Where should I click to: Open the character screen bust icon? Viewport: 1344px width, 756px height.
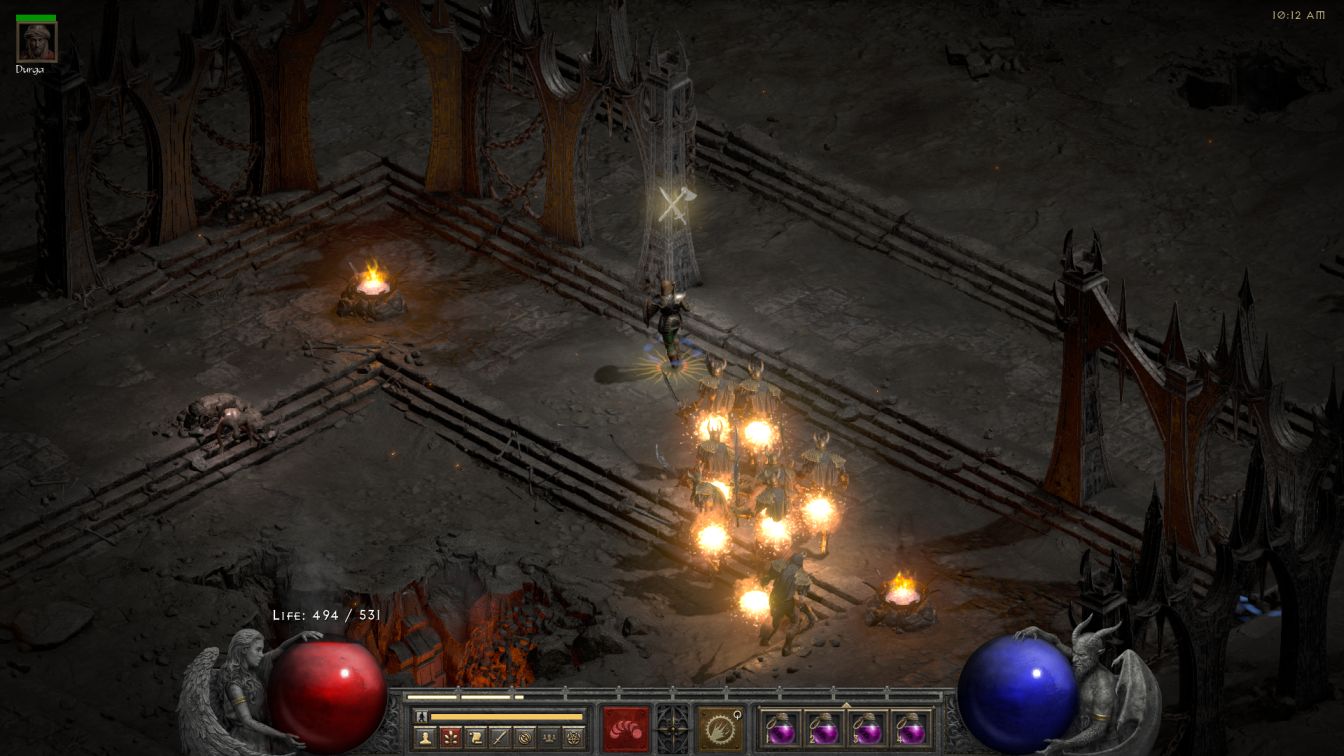424,737
